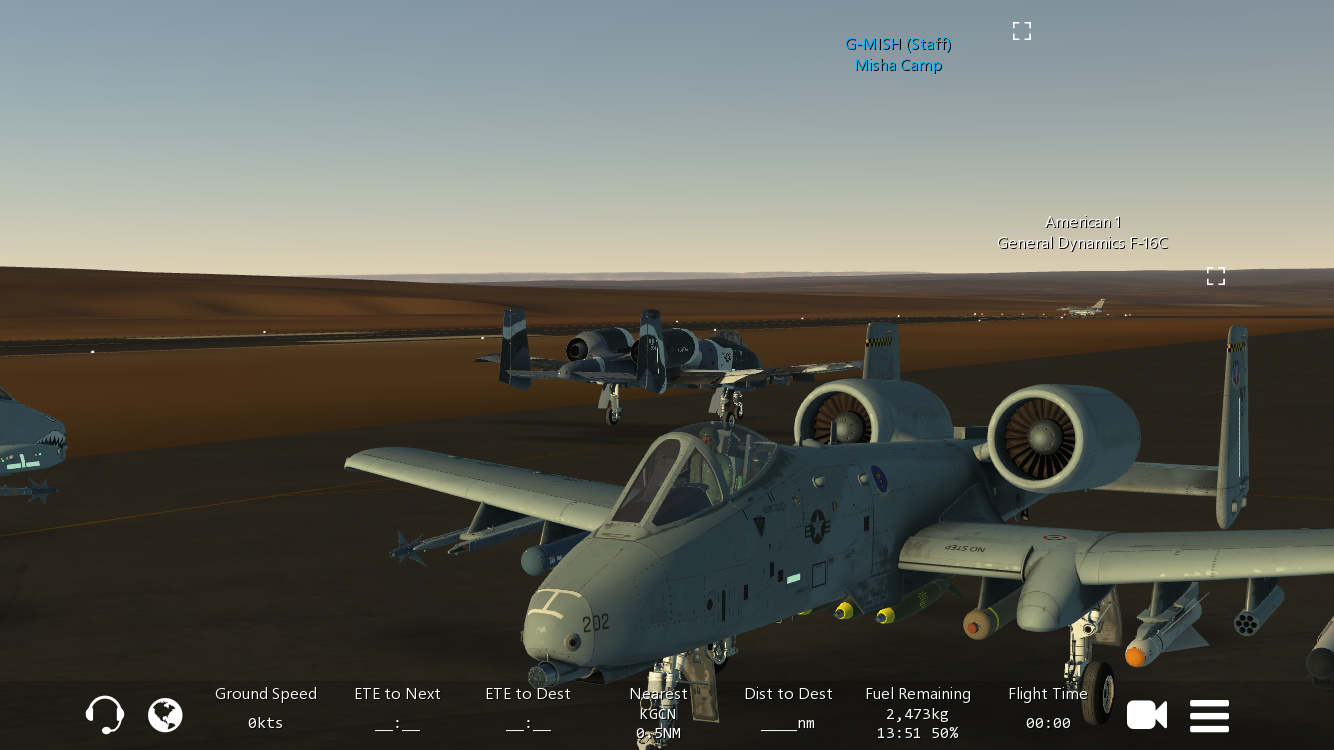Tap the Flight Time status slot
Screen dimensions: 1334x750
(1048, 708)
